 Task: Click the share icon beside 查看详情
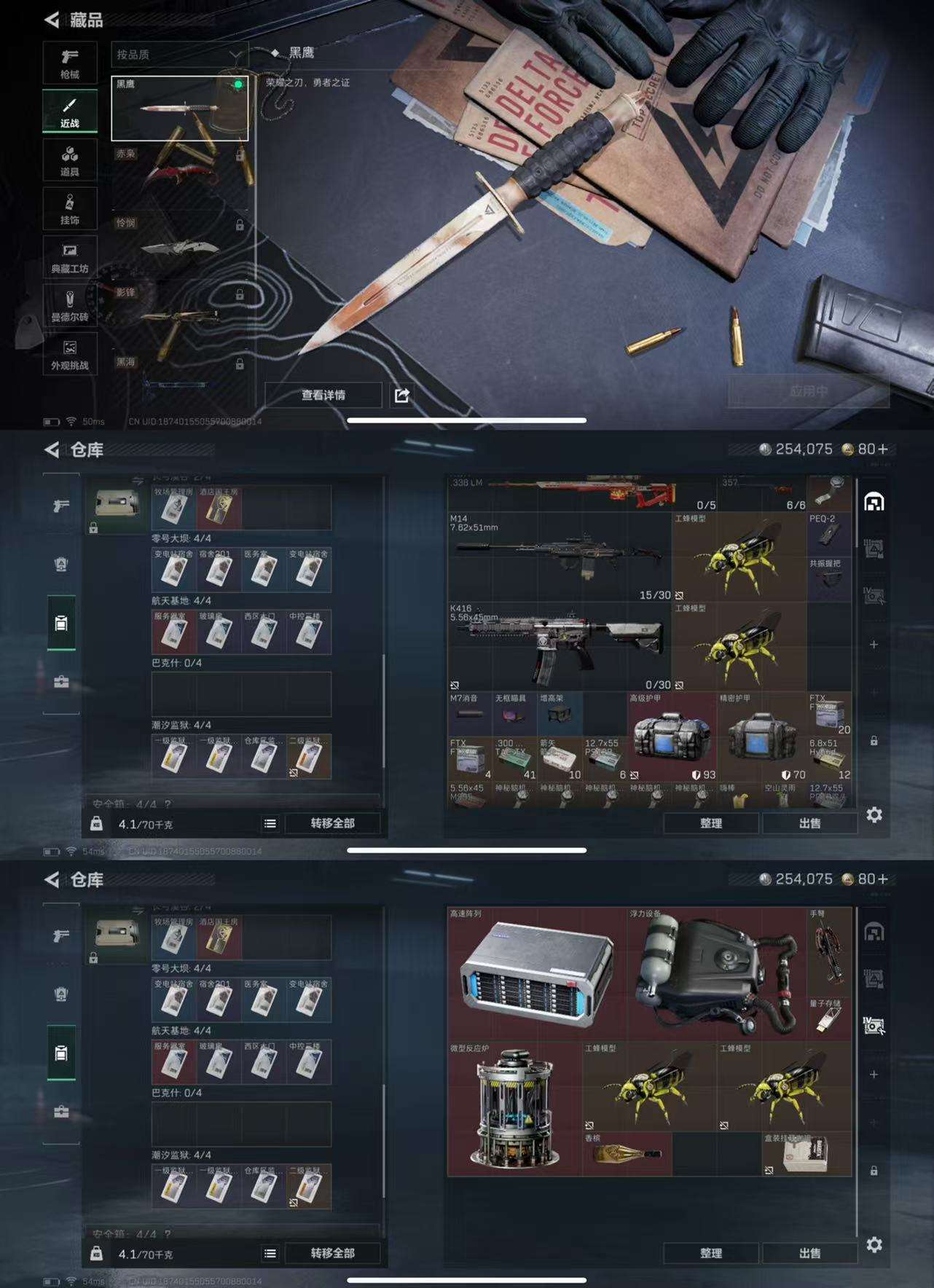coord(401,396)
